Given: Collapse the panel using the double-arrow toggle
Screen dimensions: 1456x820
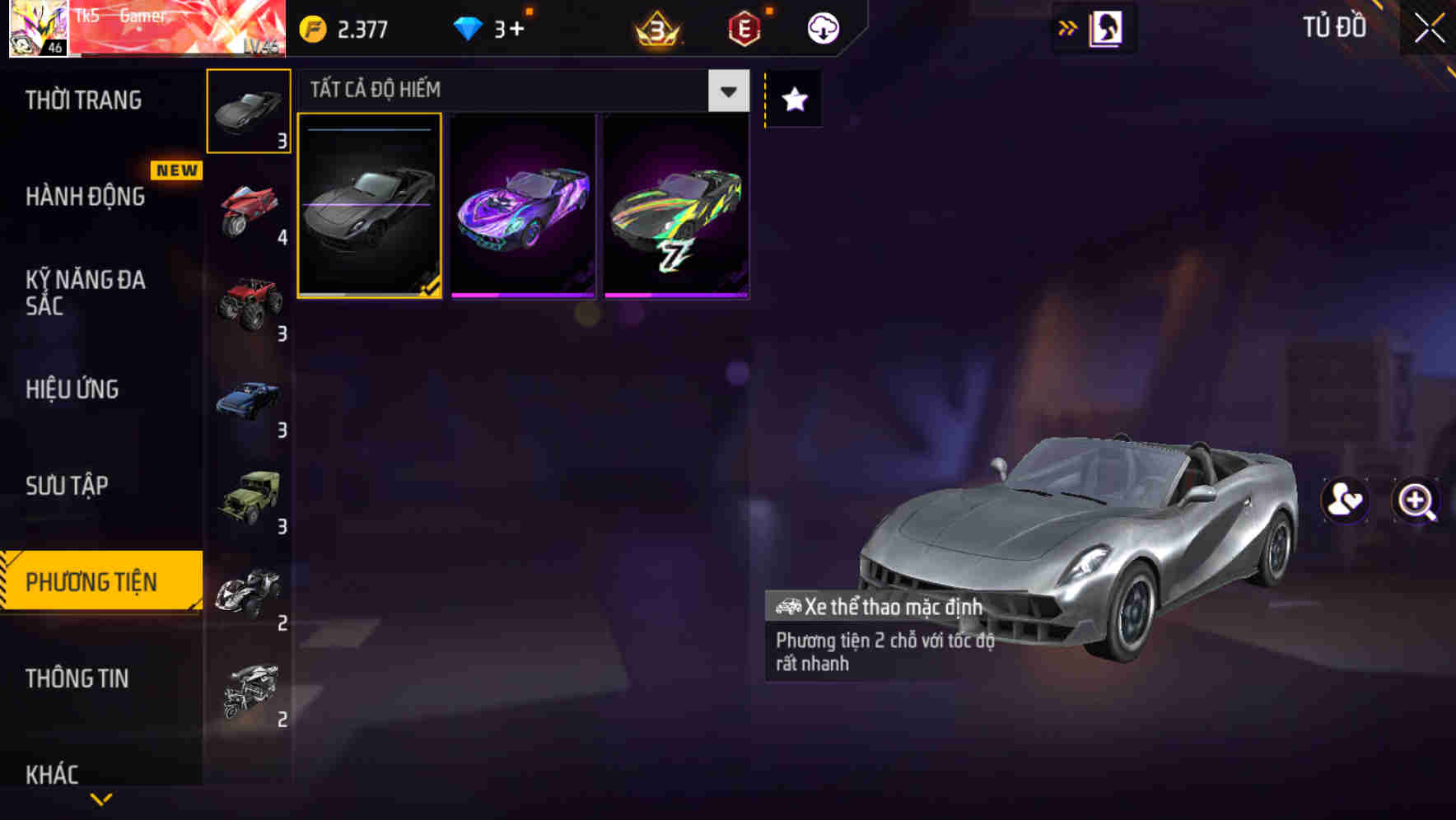Looking at the screenshot, I should [x=1067, y=26].
